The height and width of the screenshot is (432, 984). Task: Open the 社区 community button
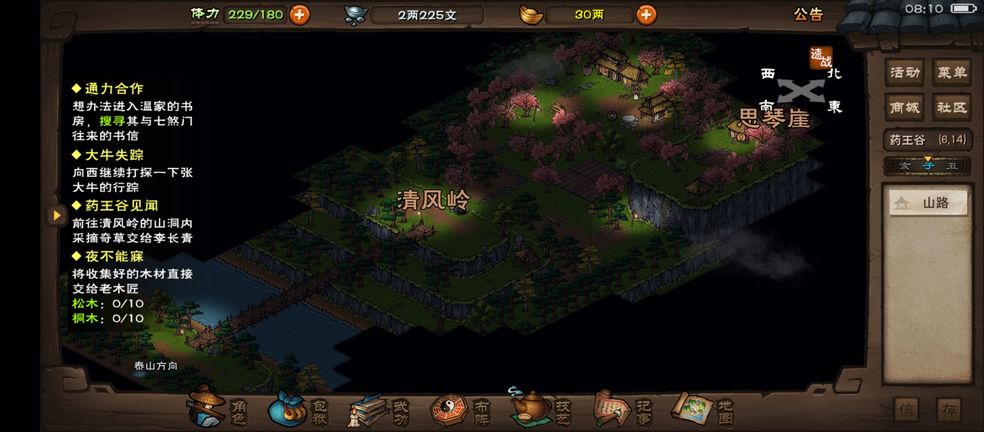click(952, 107)
